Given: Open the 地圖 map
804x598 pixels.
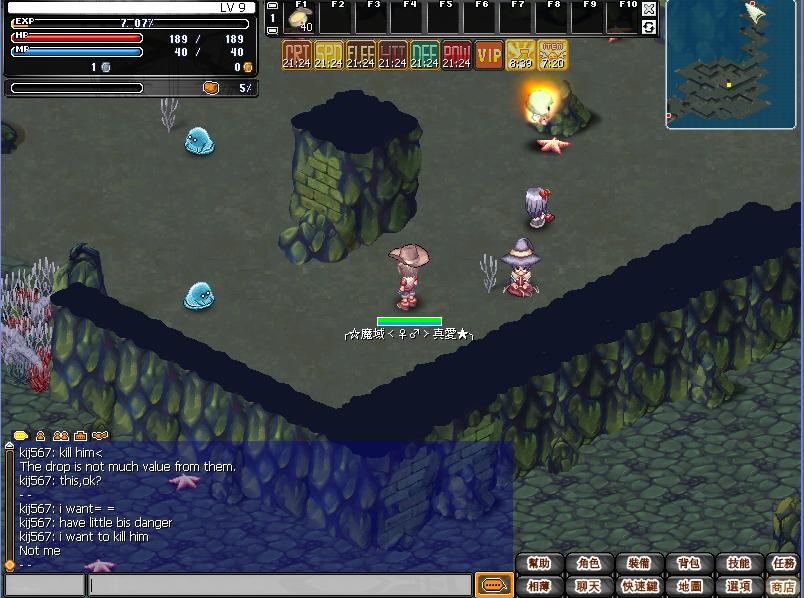Looking at the screenshot, I should point(688,586).
